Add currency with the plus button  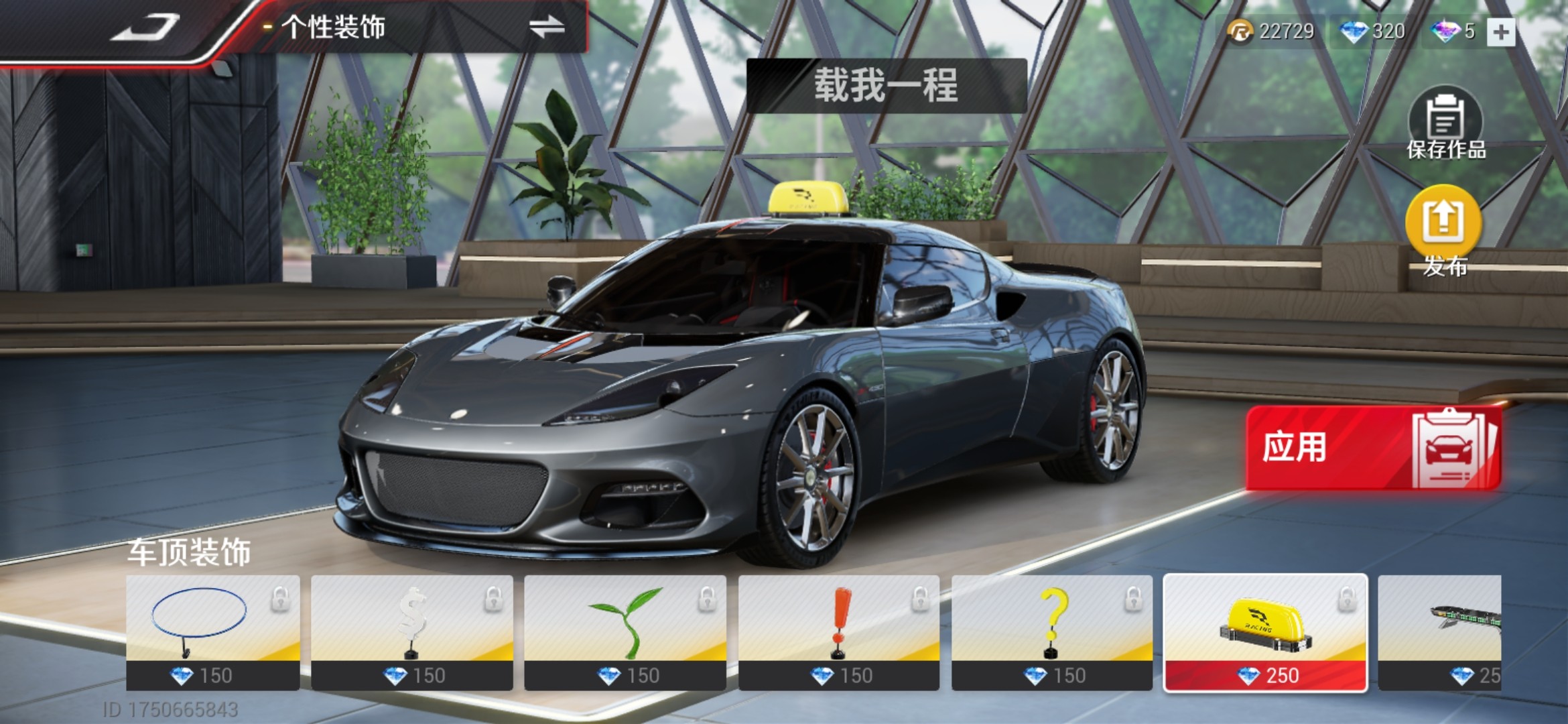point(1501,32)
